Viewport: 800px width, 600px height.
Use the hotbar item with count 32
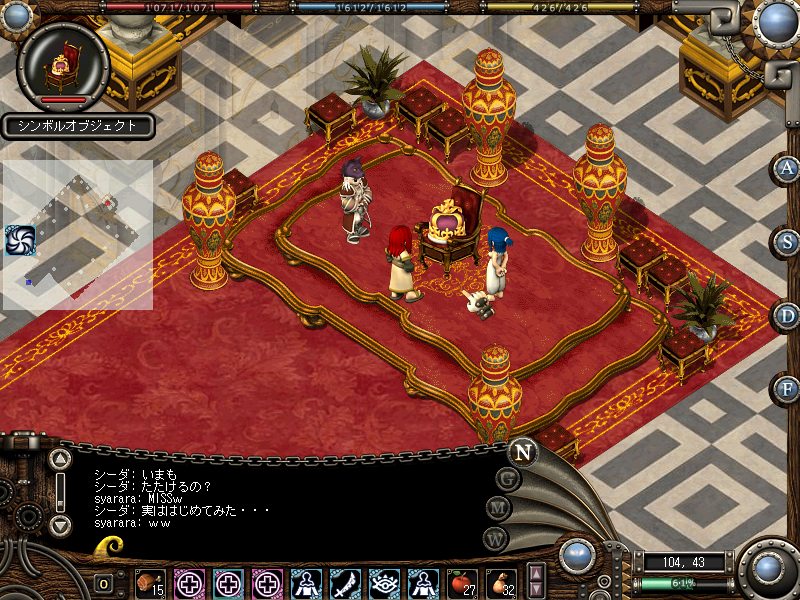coord(500,583)
